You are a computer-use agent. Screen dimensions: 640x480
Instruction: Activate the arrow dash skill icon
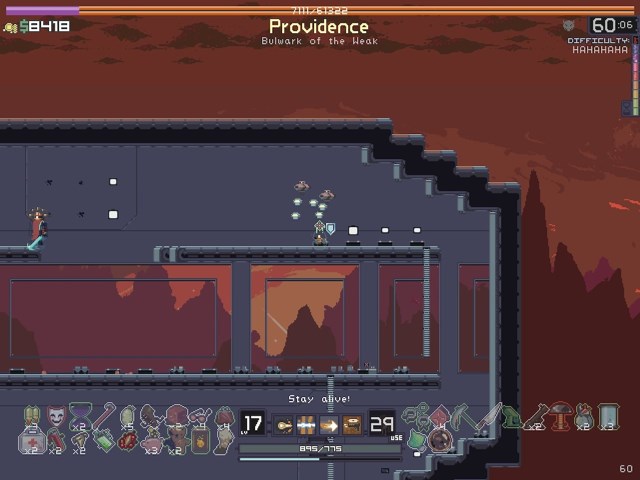[329, 424]
